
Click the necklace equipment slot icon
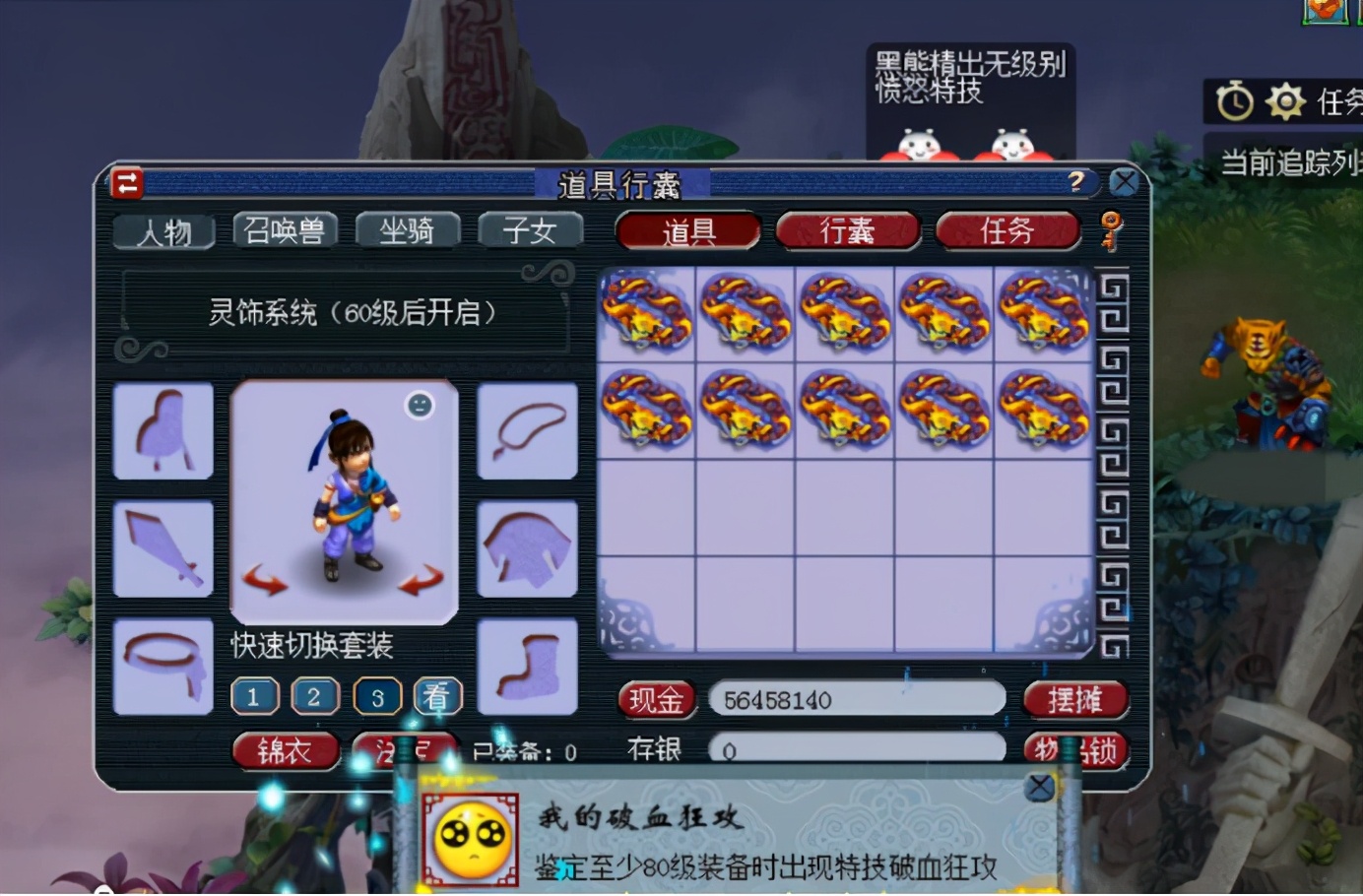pos(527,430)
